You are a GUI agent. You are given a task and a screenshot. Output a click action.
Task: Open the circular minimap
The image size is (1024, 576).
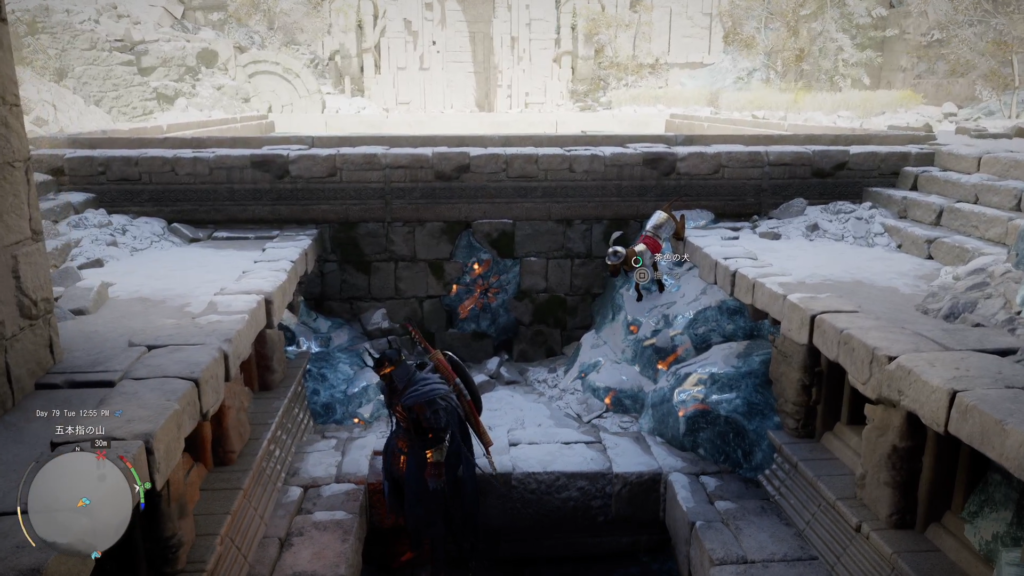coord(79,501)
